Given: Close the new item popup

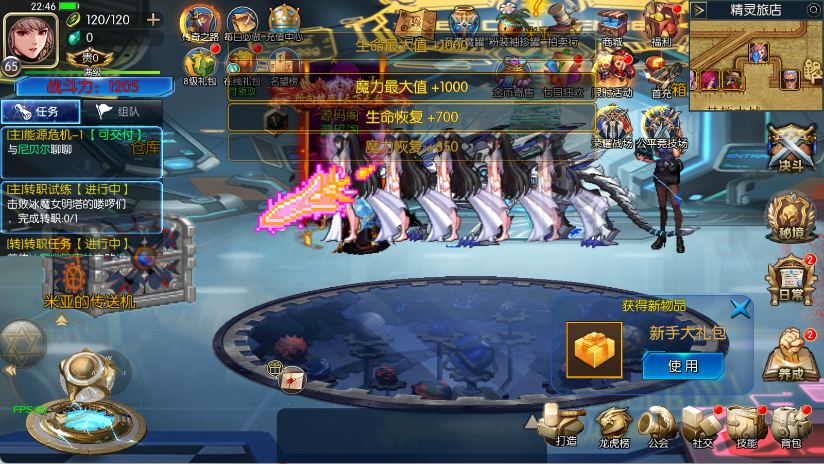Looking at the screenshot, I should [740, 308].
